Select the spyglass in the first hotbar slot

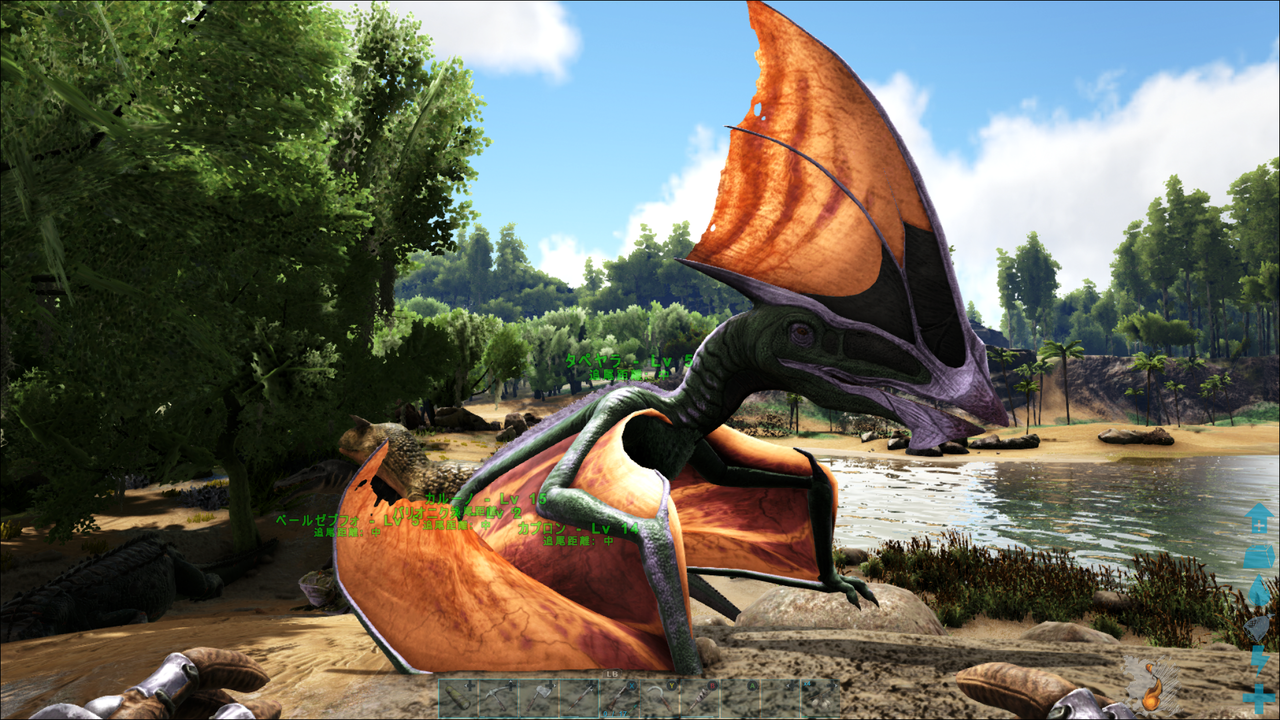tap(458, 697)
